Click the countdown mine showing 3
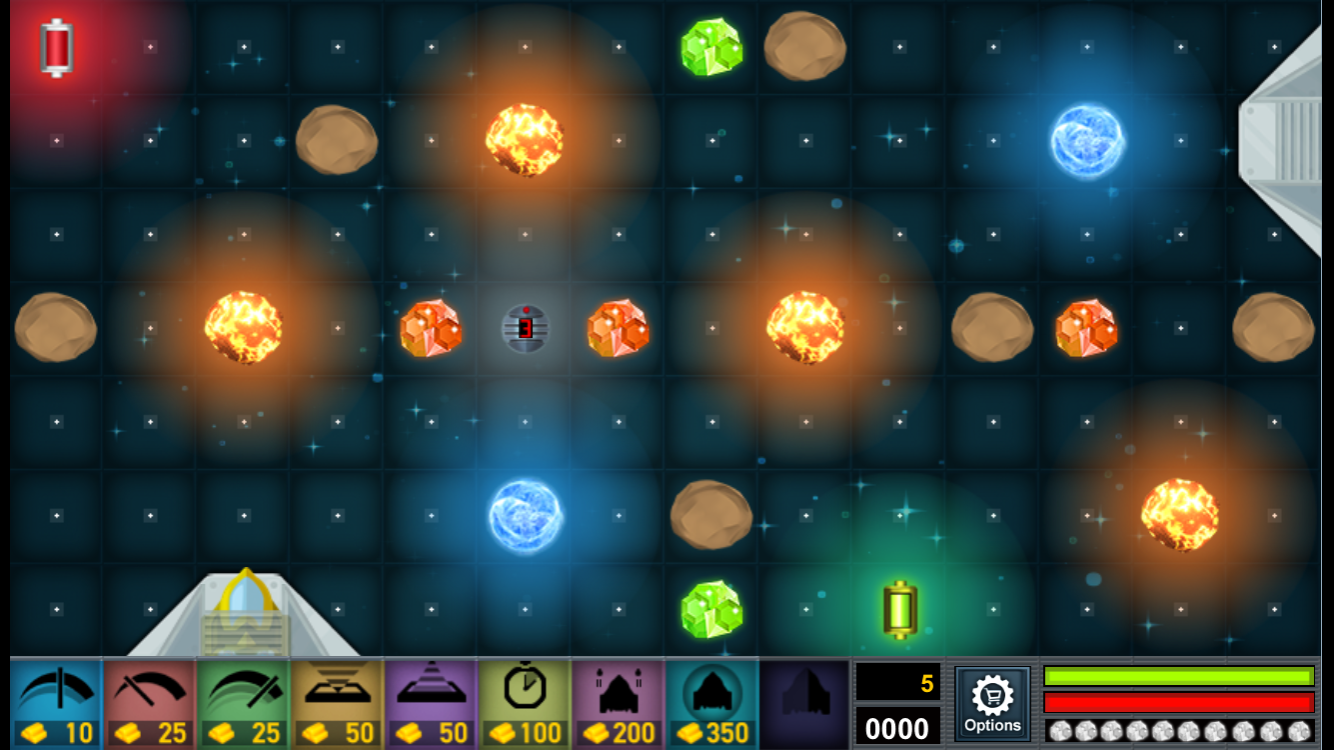1334x750 pixels. [x=524, y=330]
